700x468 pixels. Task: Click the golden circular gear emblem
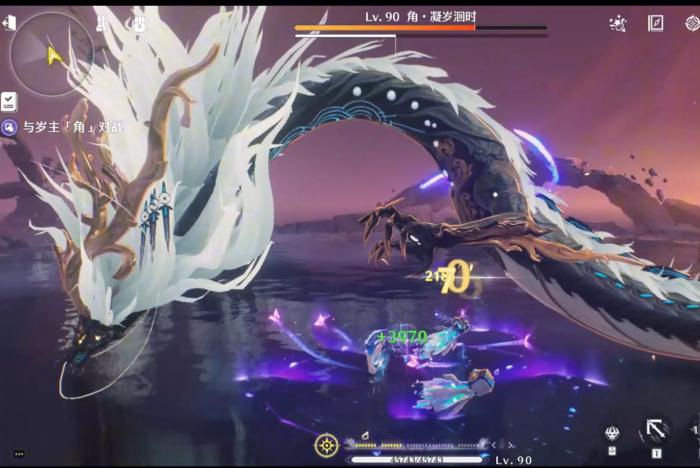326,445
